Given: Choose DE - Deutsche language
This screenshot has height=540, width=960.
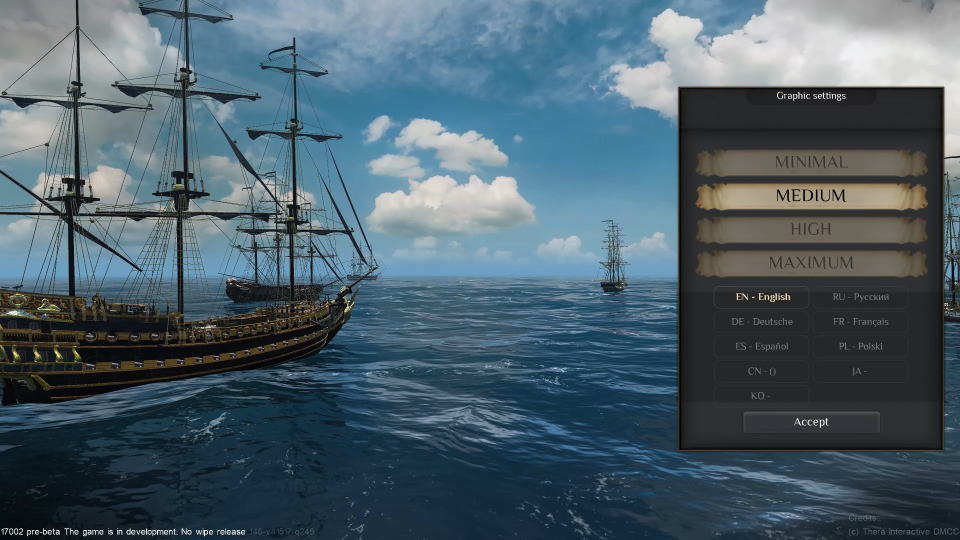Looking at the screenshot, I should (x=762, y=322).
